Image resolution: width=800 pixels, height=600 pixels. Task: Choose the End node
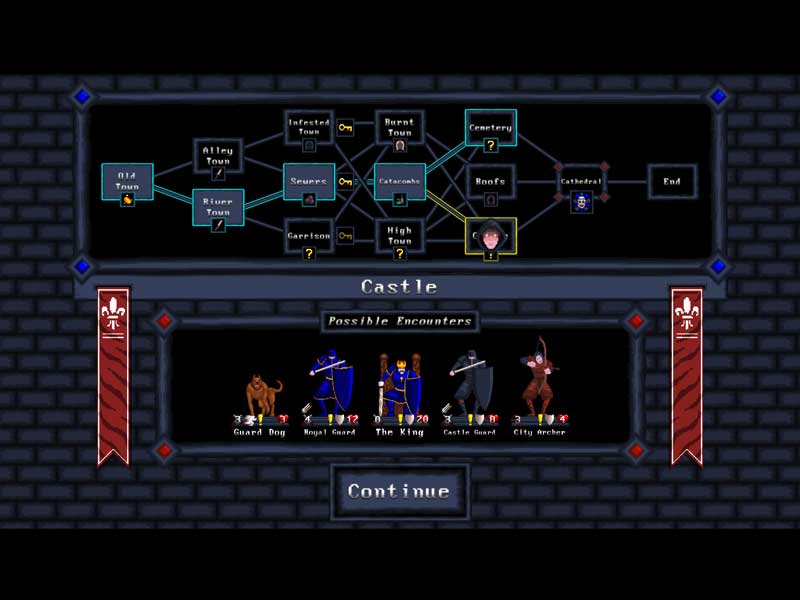(672, 182)
